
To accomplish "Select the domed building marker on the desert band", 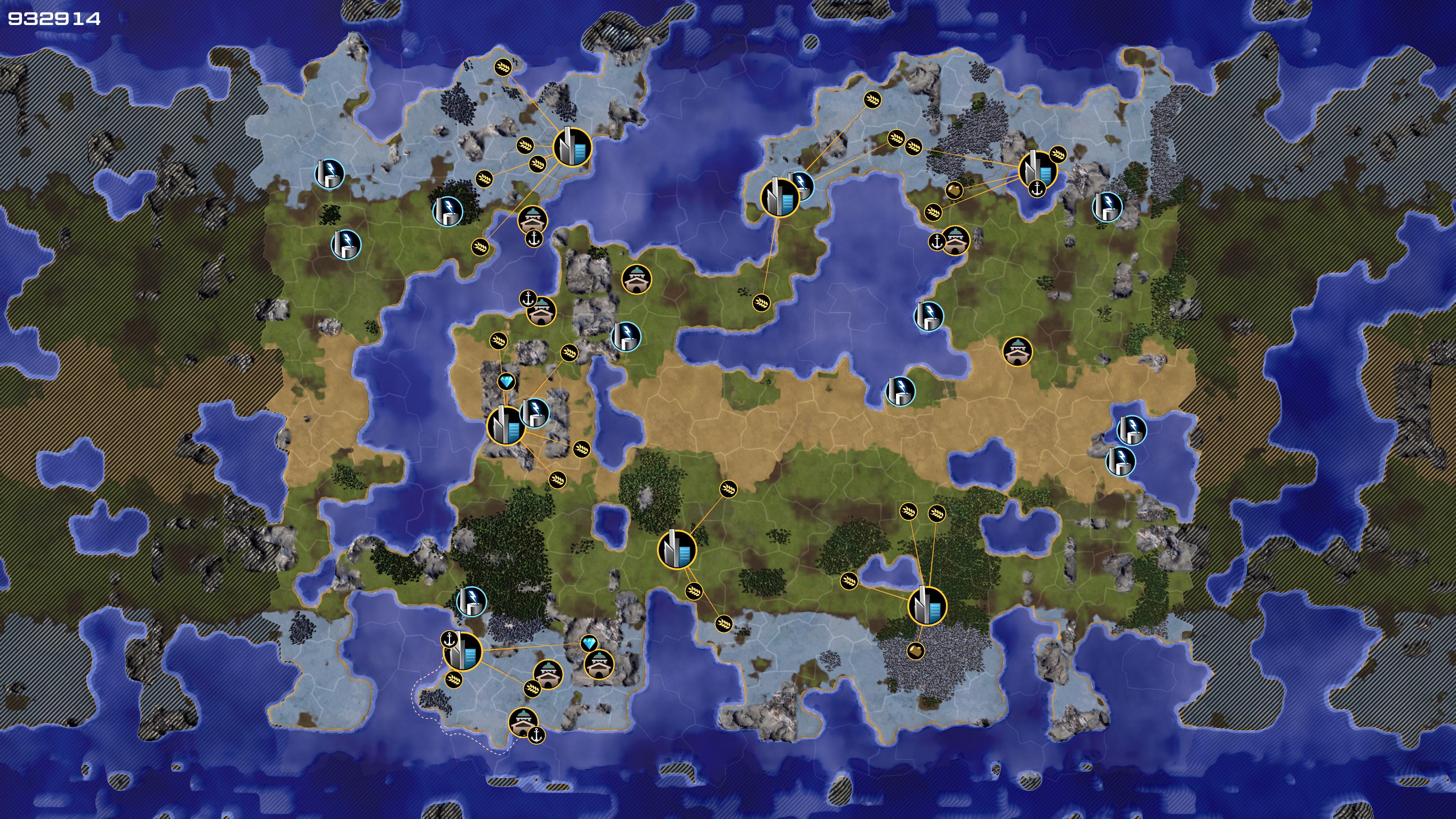I will (1017, 351).
